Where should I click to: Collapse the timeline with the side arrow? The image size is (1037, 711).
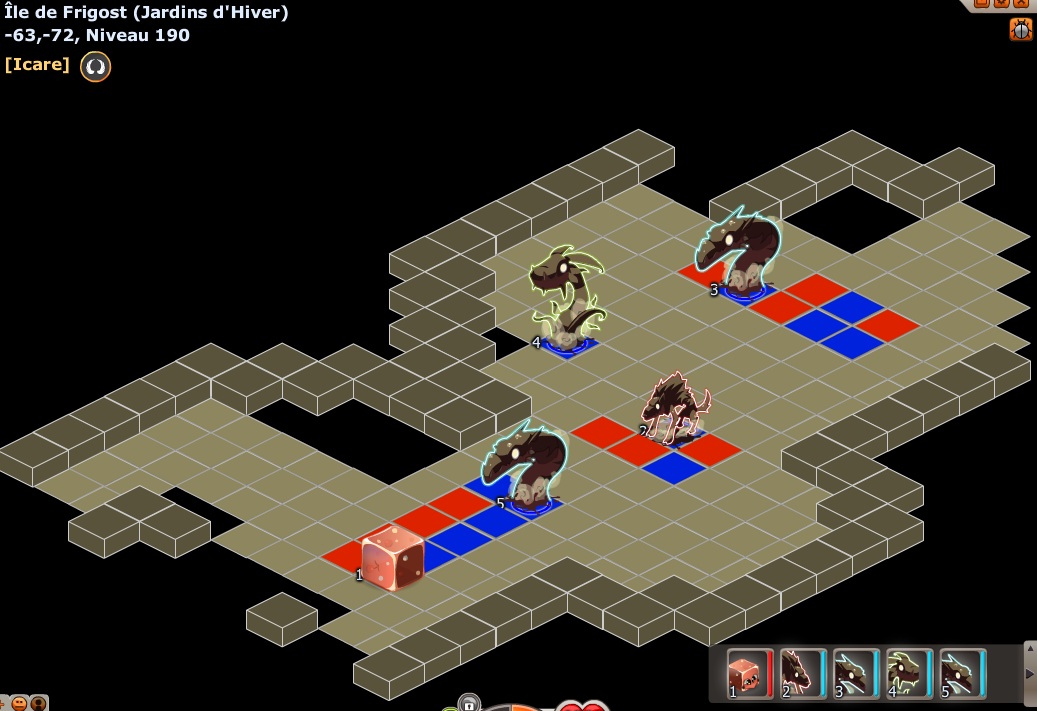pyautogui.click(x=1030, y=674)
